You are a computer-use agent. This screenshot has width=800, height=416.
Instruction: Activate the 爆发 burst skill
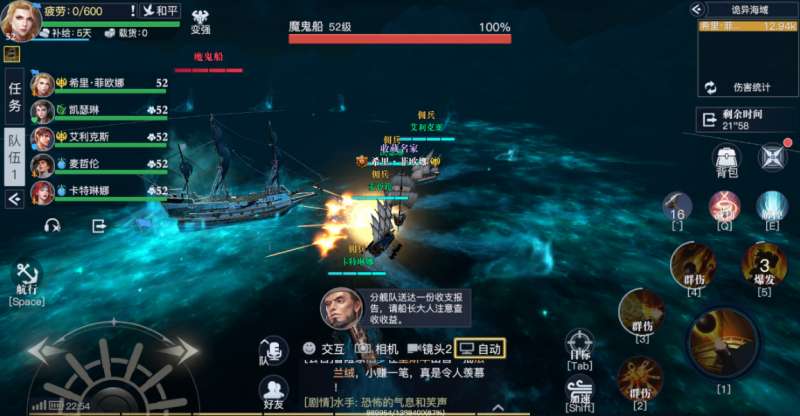(x=763, y=268)
